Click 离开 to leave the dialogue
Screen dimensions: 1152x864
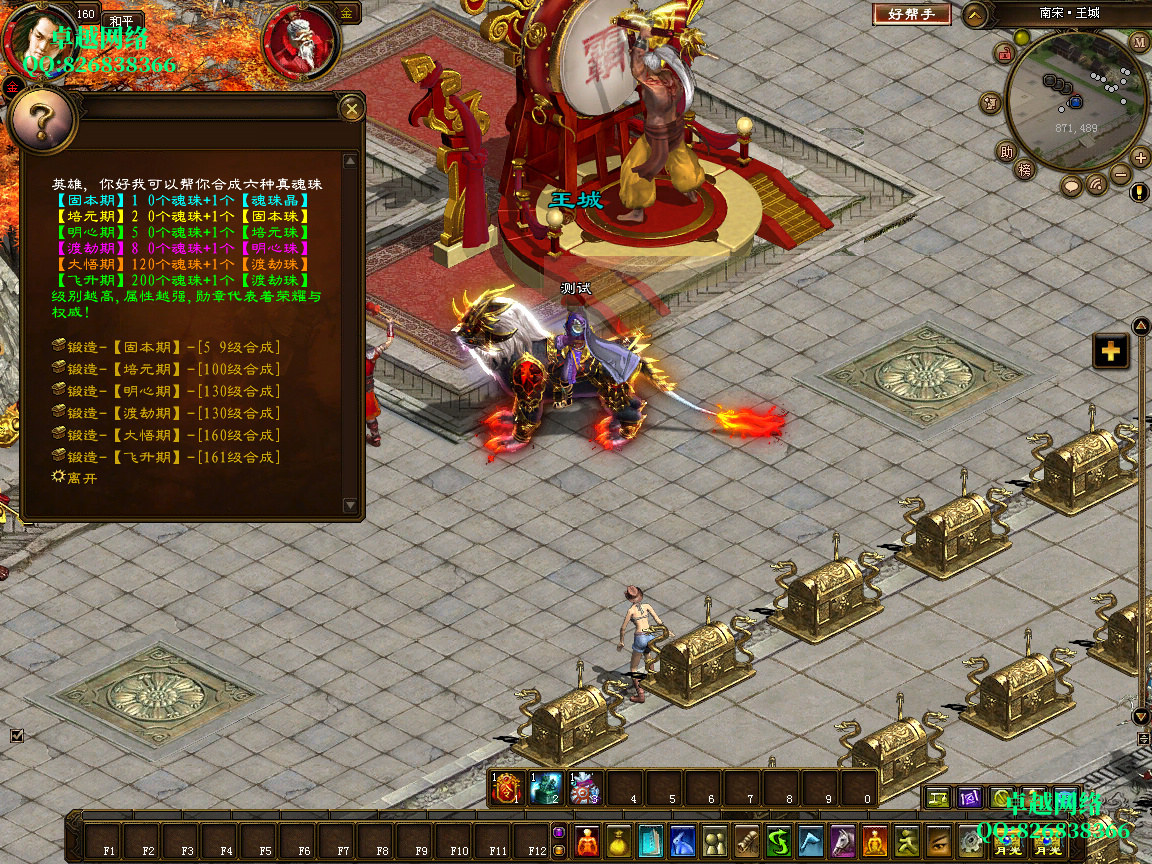point(81,478)
